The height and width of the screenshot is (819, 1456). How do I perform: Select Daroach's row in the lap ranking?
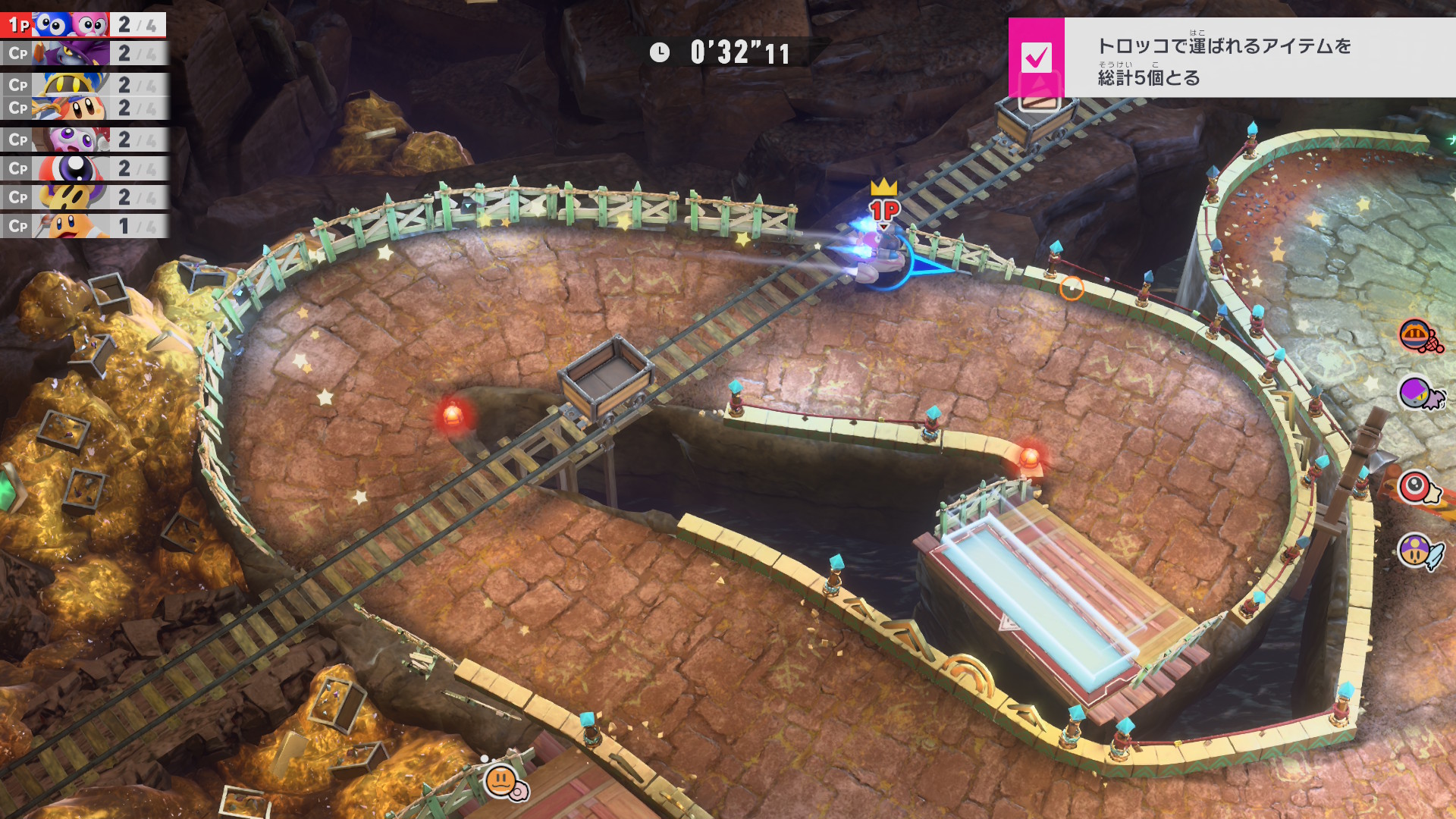[x=83, y=54]
